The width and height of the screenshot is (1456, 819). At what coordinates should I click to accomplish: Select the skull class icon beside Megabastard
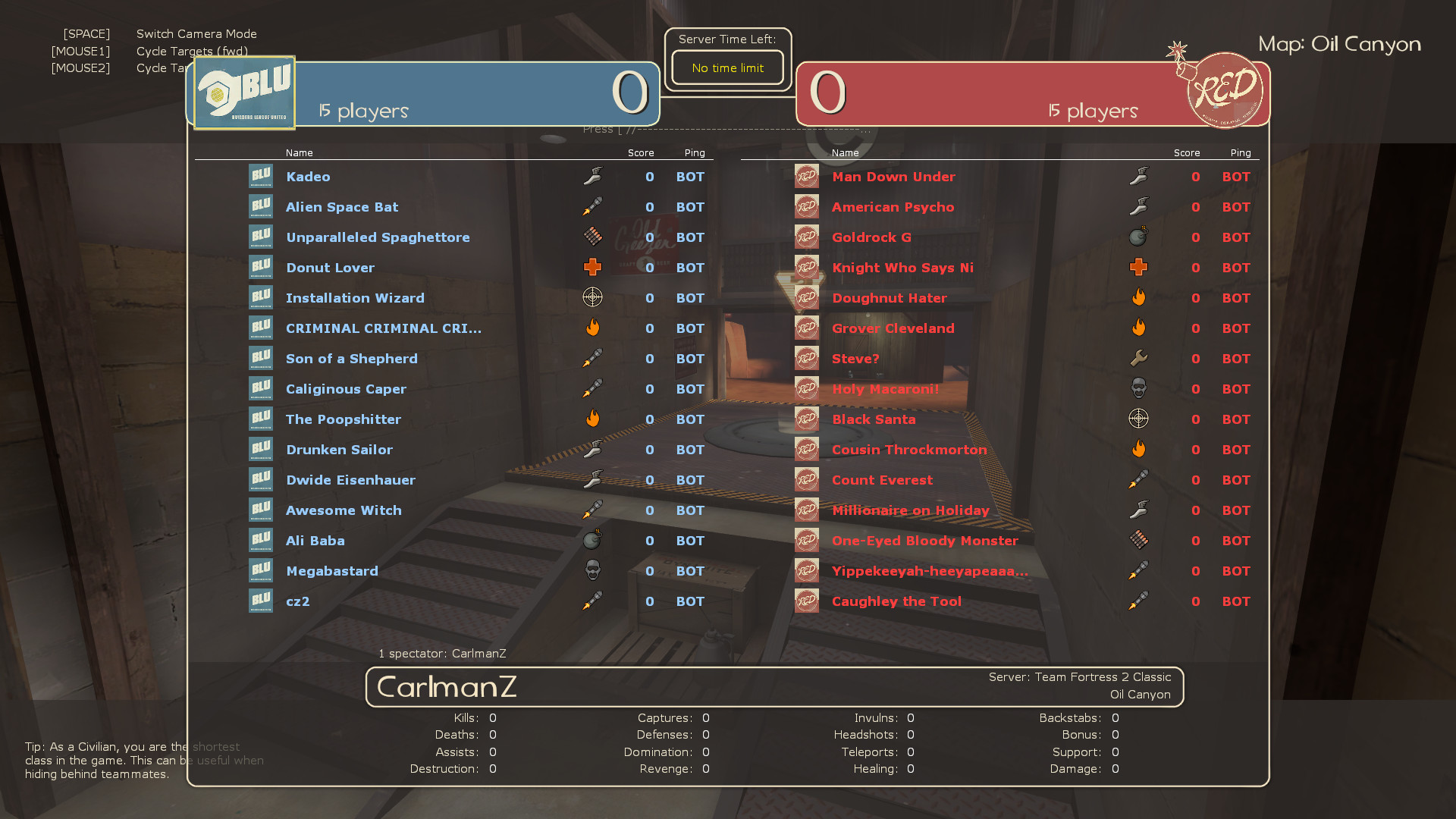point(592,570)
